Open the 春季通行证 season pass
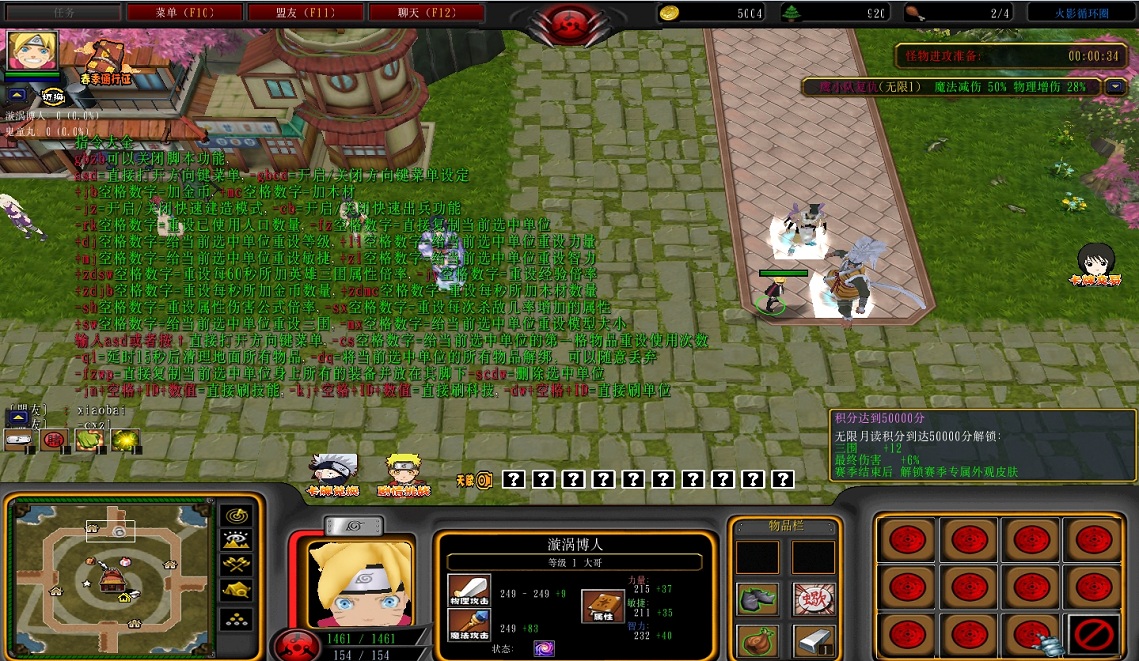 (x=105, y=60)
